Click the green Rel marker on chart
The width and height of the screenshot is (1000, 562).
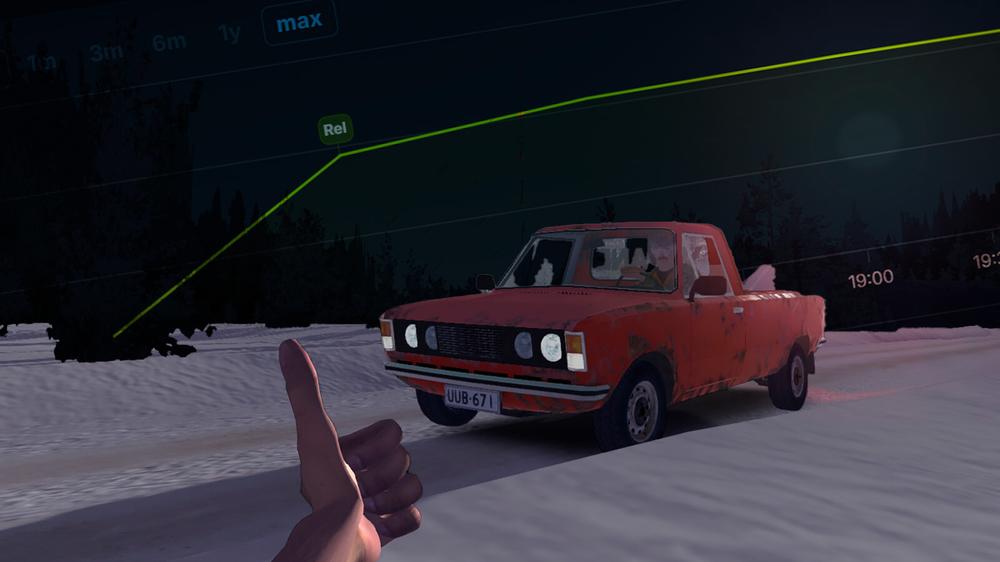(336, 129)
